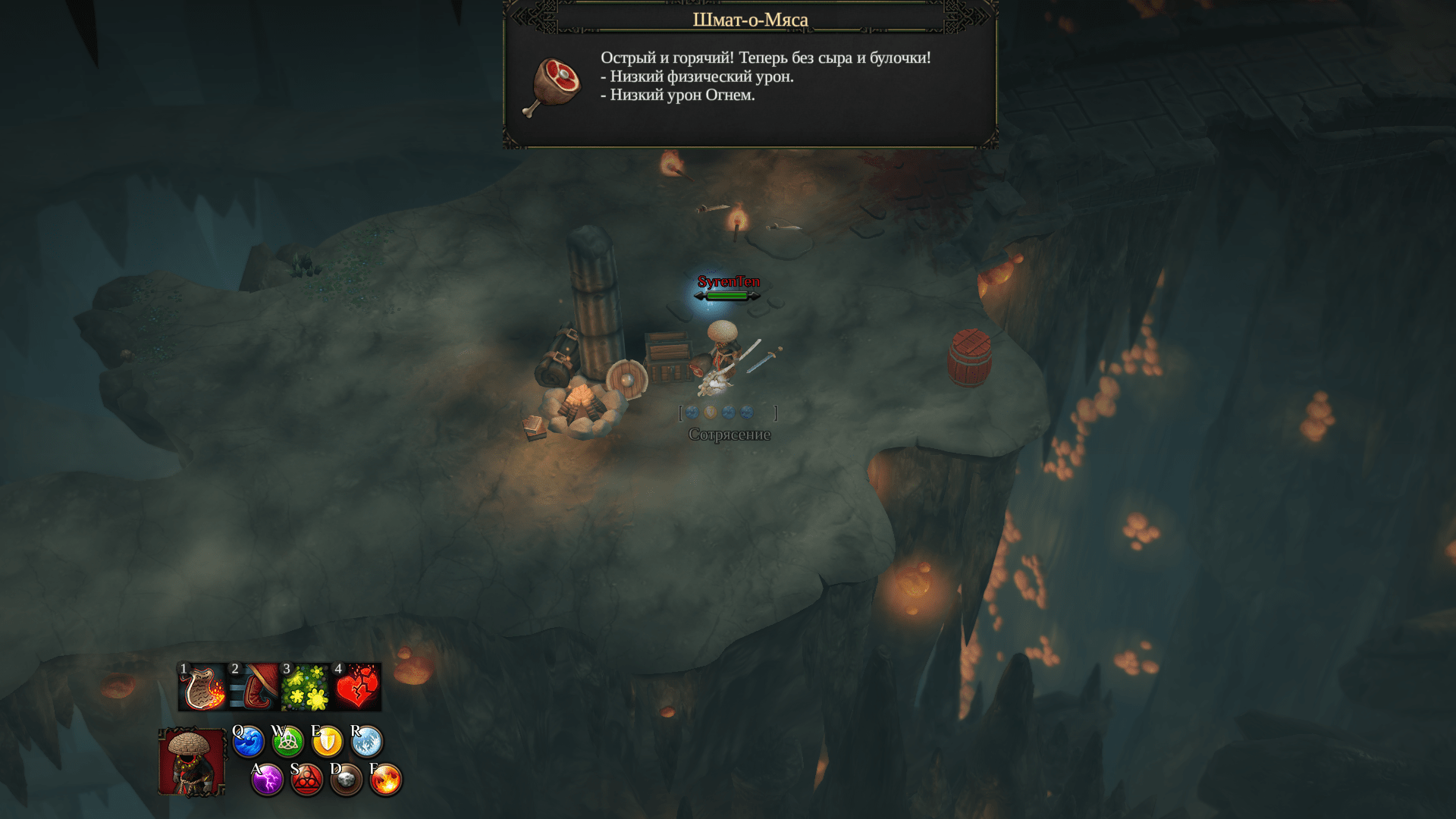Screen dimensions: 1456x819
Task: Add the Earth rock element
Action: pyautogui.click(x=346, y=780)
